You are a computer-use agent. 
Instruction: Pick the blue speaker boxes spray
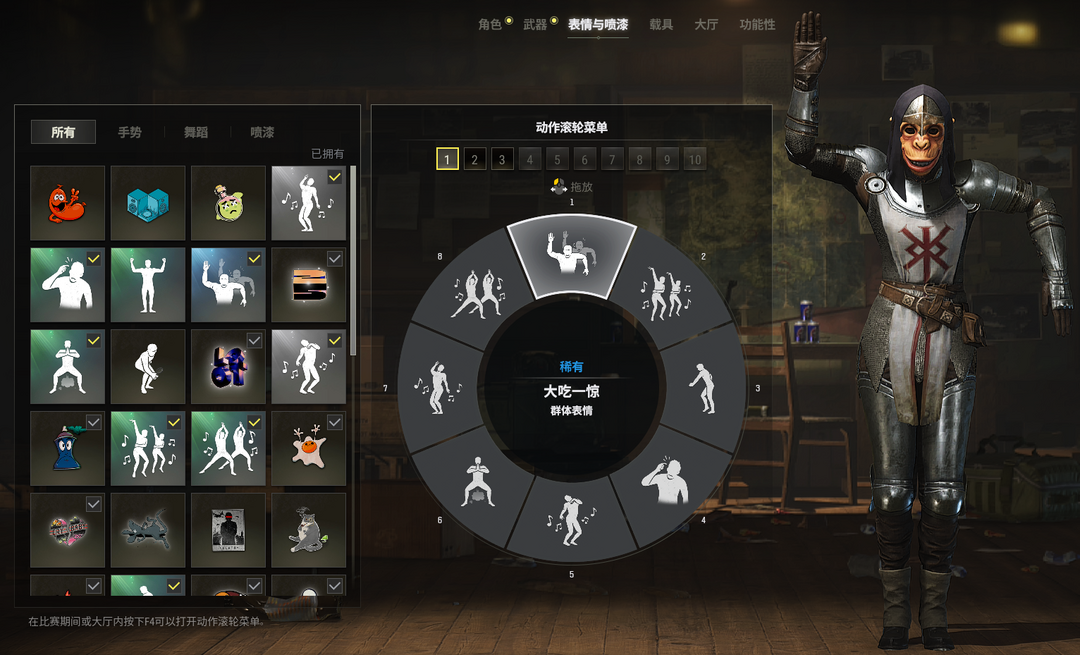pyautogui.click(x=148, y=203)
